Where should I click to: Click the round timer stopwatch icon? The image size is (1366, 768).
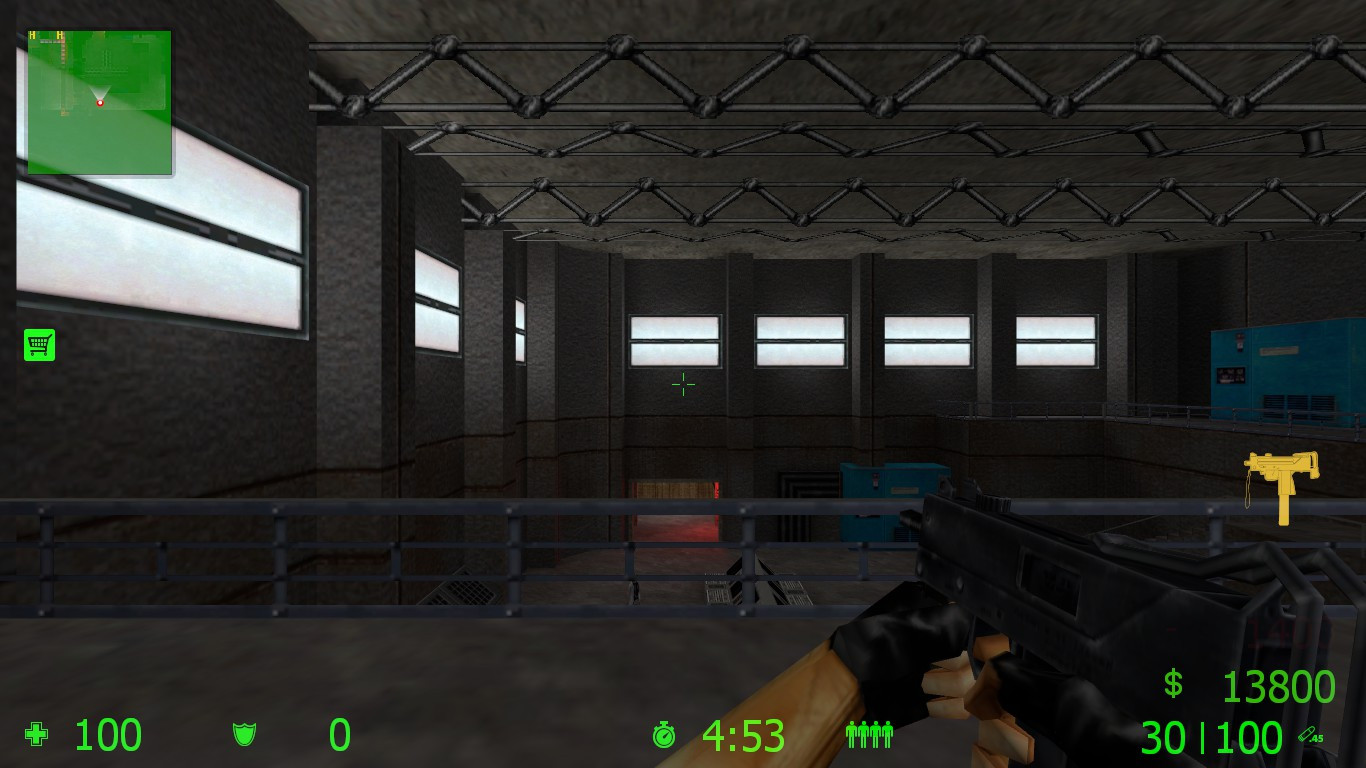(x=665, y=736)
